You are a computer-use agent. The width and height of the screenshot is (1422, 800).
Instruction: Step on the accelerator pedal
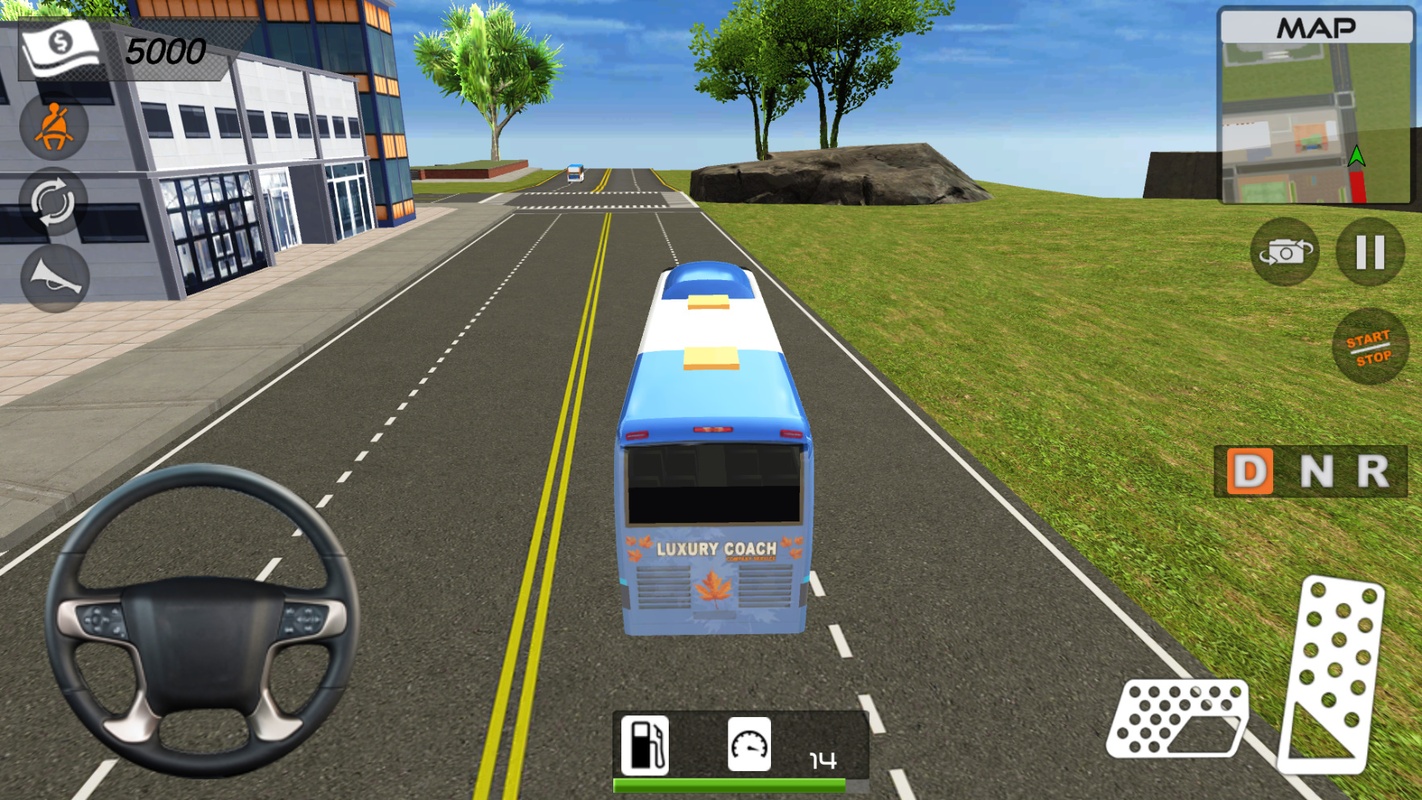(x=1335, y=676)
